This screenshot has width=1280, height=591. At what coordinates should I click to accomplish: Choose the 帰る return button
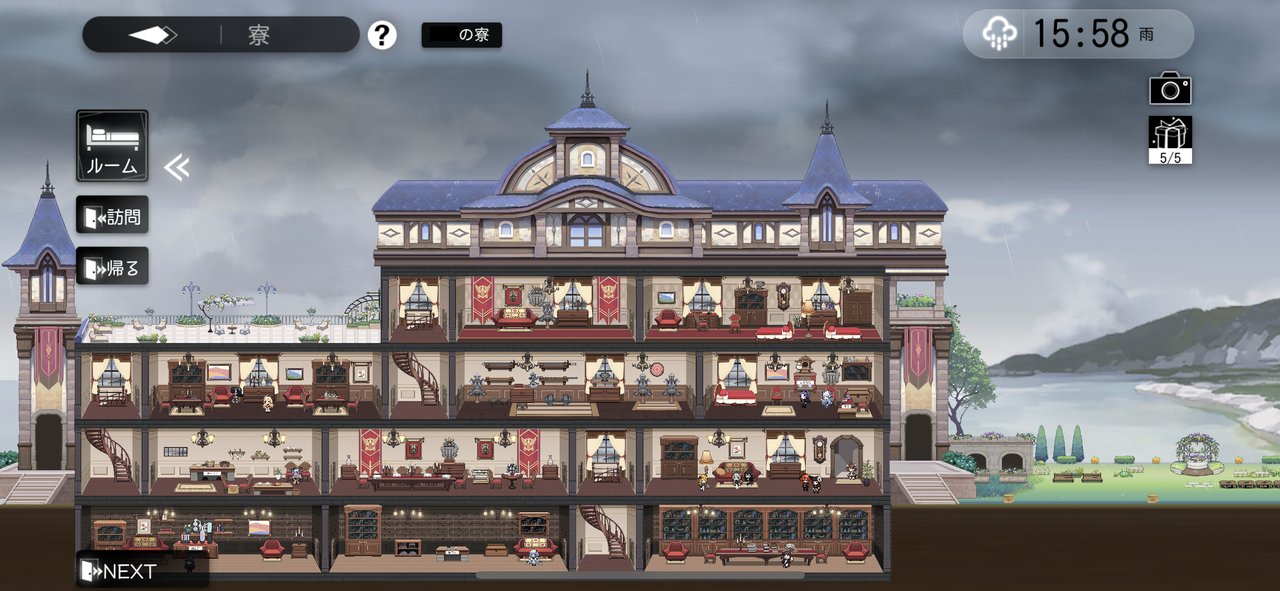(x=112, y=266)
